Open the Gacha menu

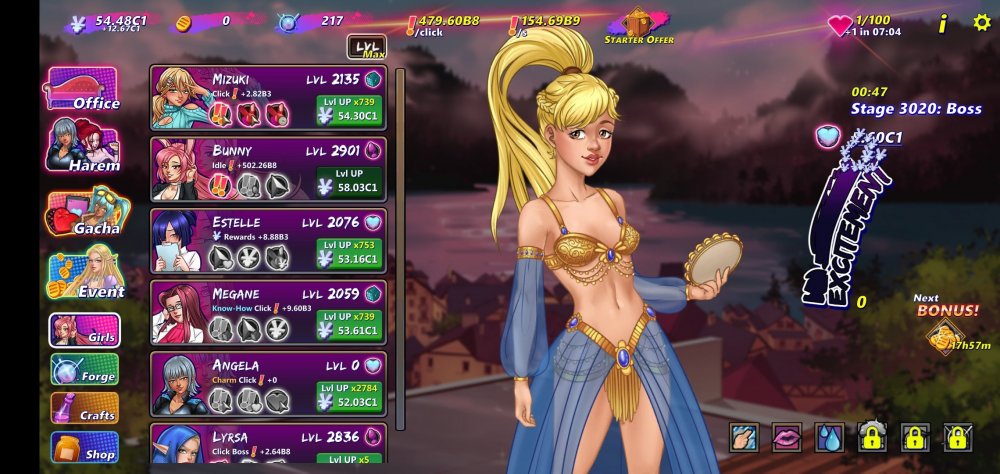point(84,214)
